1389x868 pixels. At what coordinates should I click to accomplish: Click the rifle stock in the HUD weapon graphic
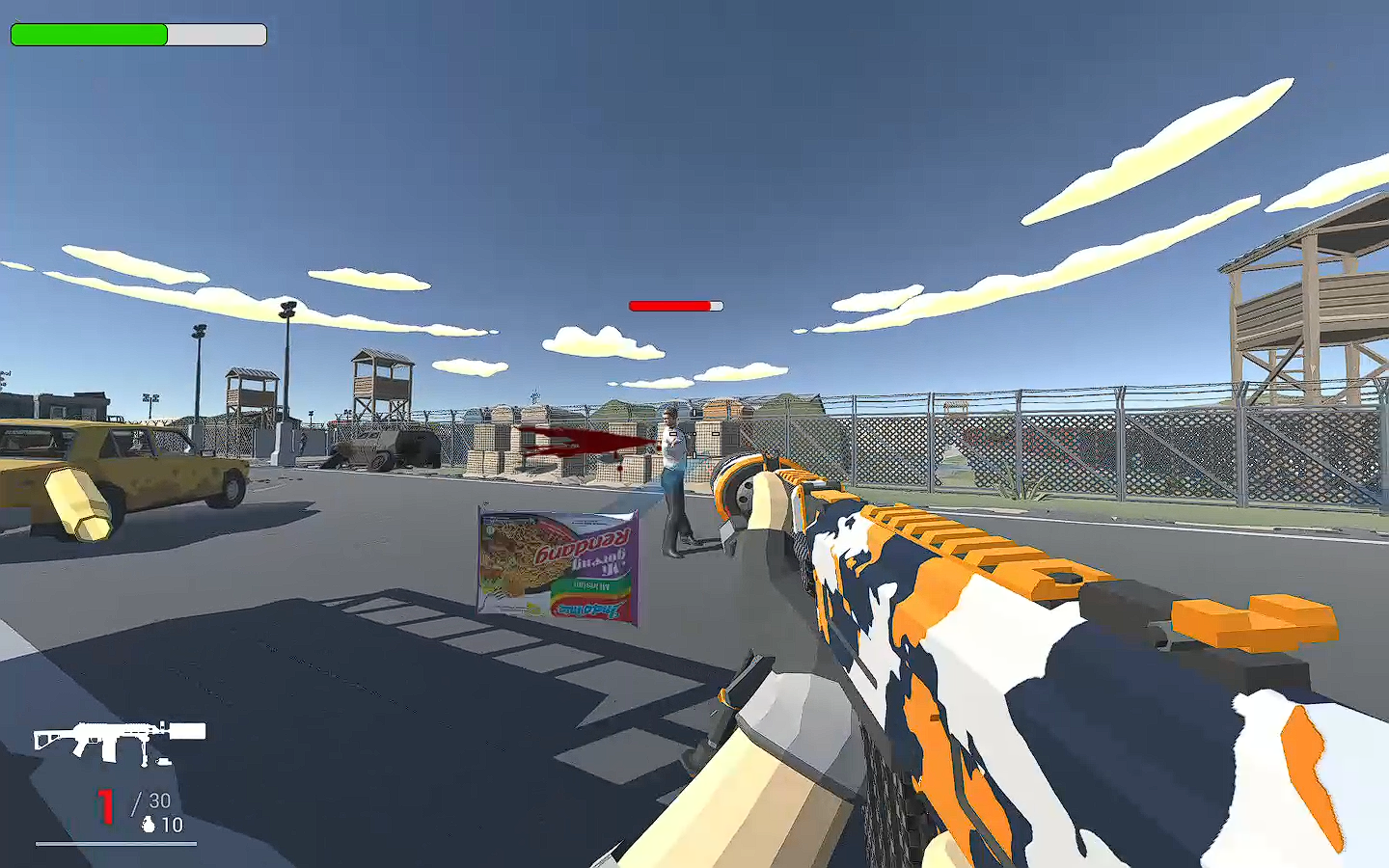(x=46, y=738)
